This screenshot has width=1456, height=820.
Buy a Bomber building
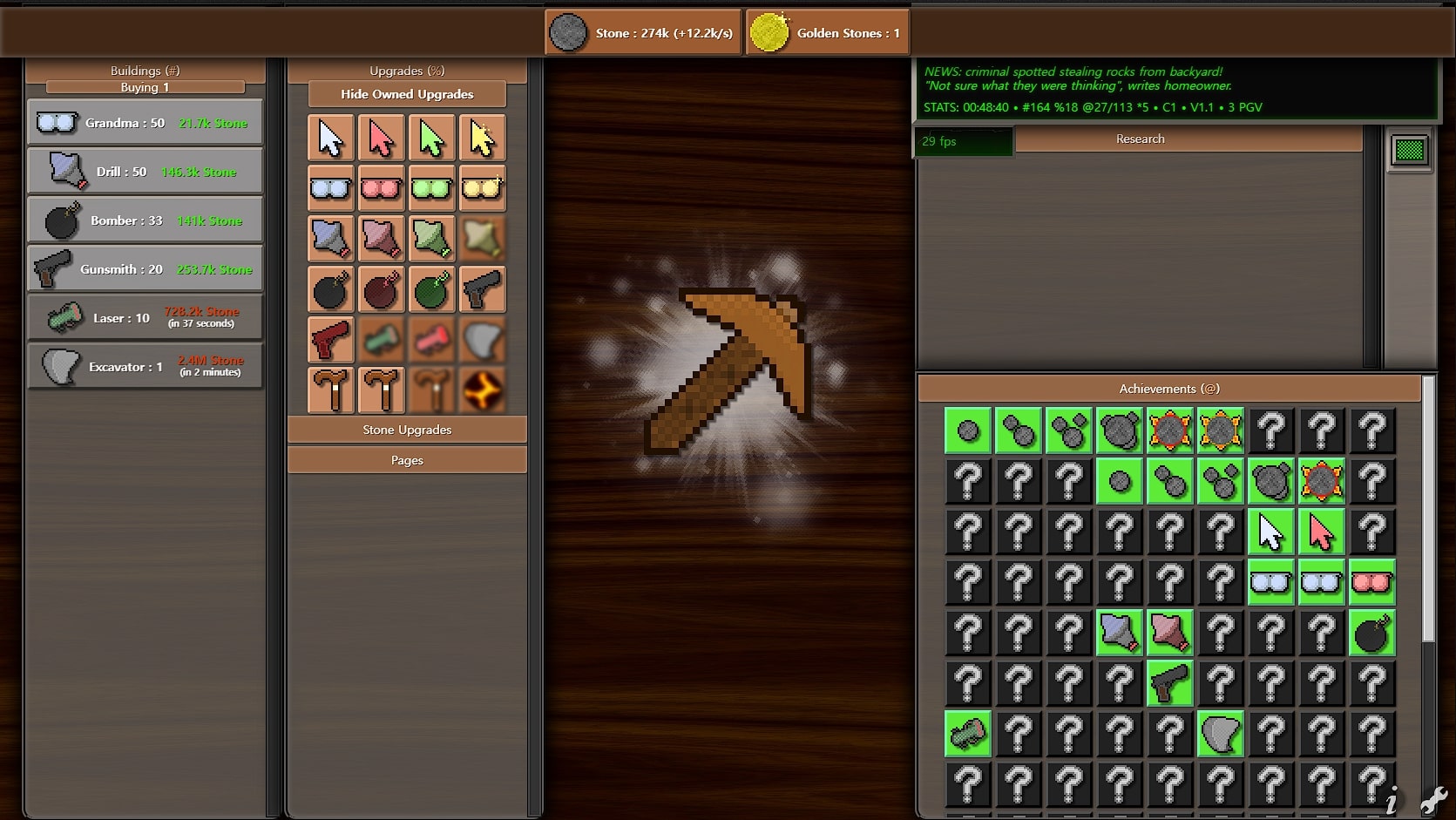click(145, 220)
